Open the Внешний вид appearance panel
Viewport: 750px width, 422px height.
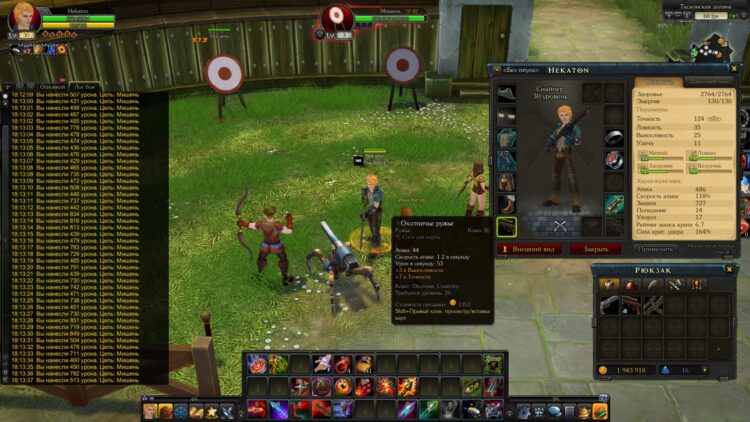coord(532,248)
